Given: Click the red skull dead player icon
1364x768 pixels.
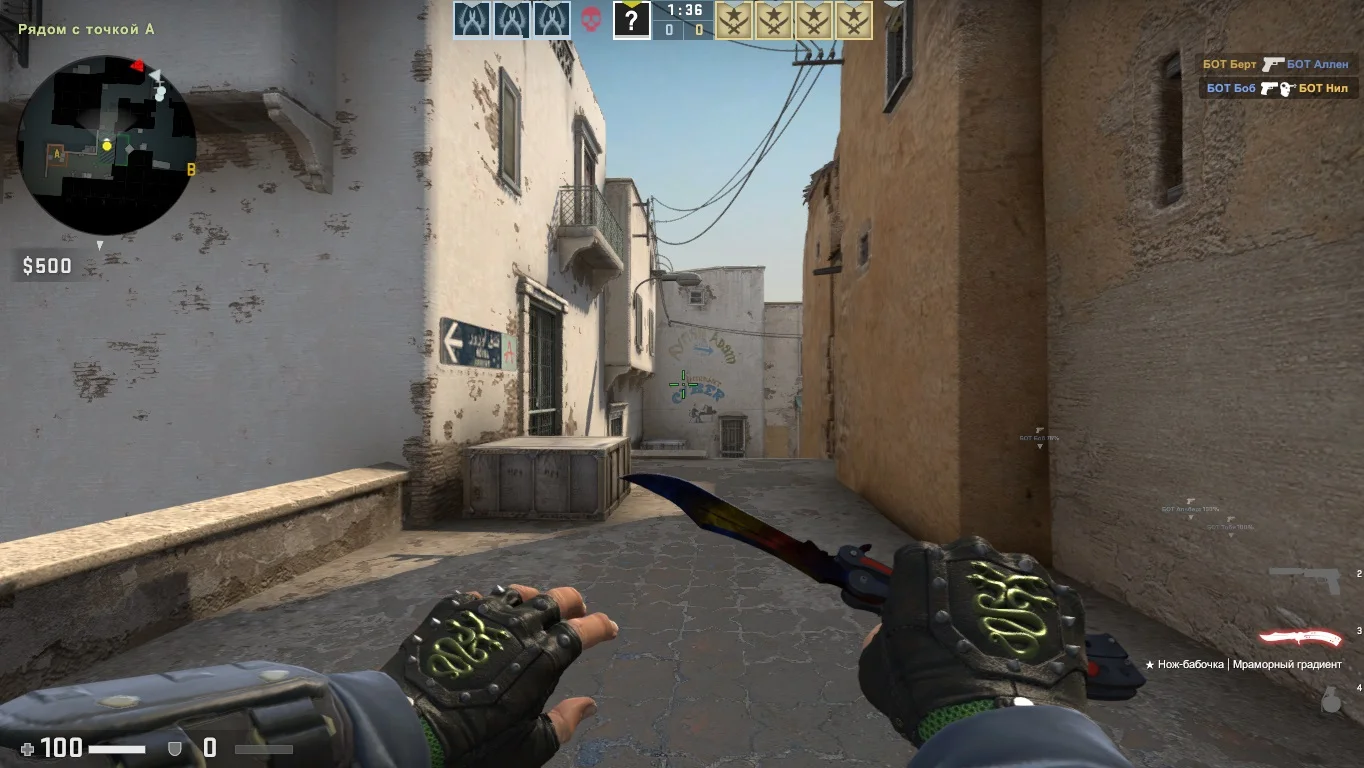Looking at the screenshot, I should point(591,19).
